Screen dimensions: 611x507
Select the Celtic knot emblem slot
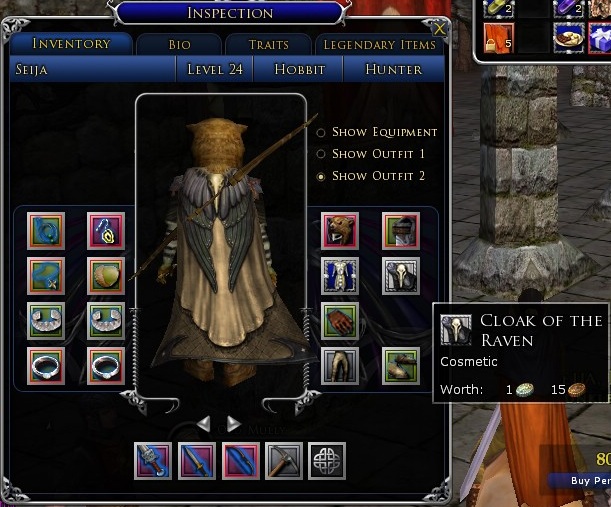[x=327, y=462]
